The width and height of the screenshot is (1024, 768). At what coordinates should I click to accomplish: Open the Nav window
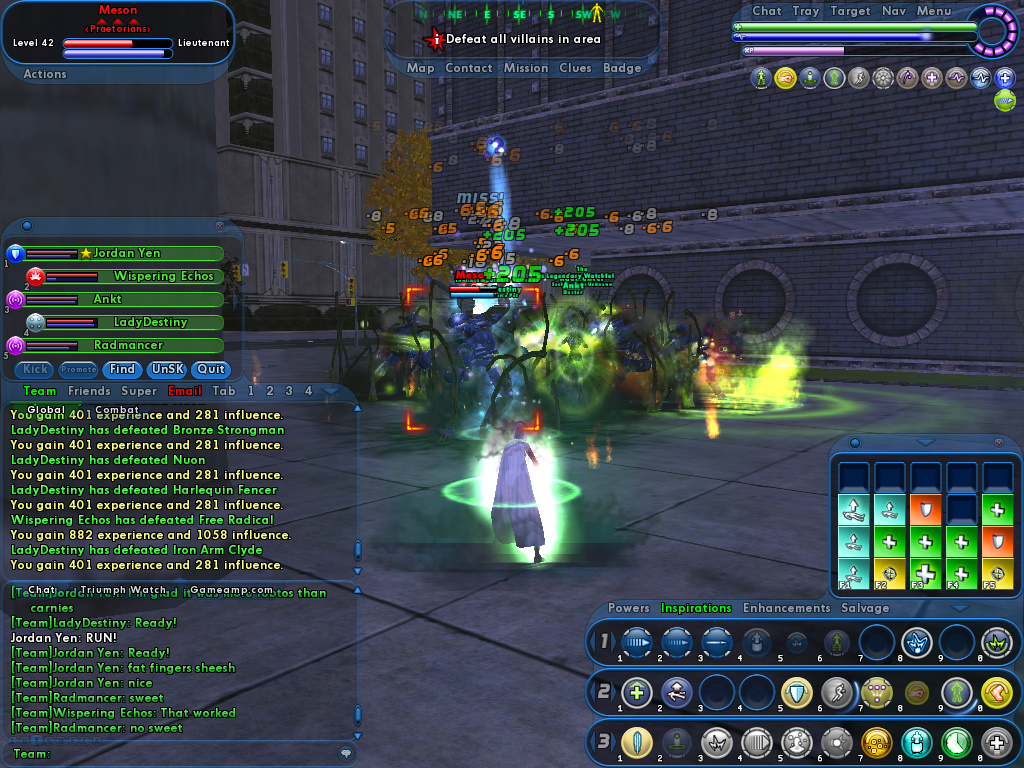[894, 11]
